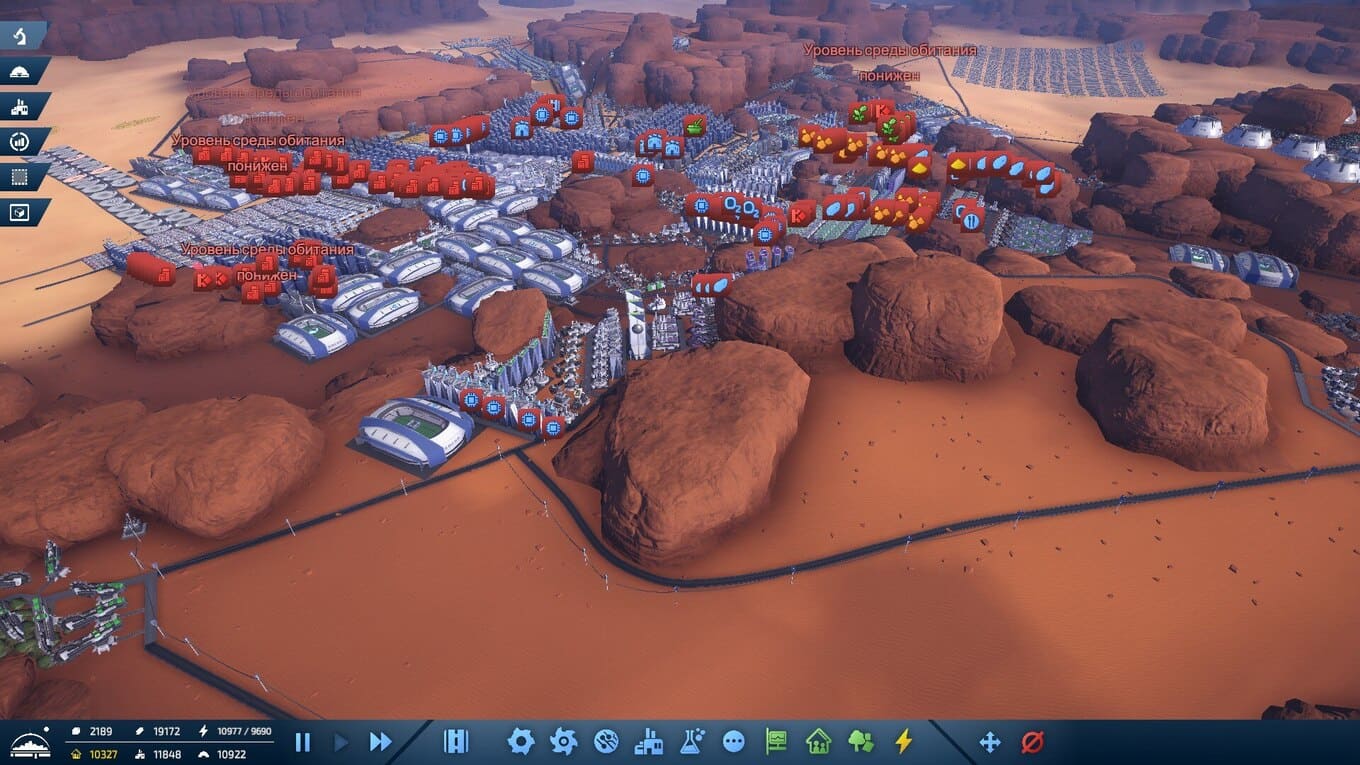The height and width of the screenshot is (765, 1360).
Task: Open the green house housing category
Action: pos(818,741)
